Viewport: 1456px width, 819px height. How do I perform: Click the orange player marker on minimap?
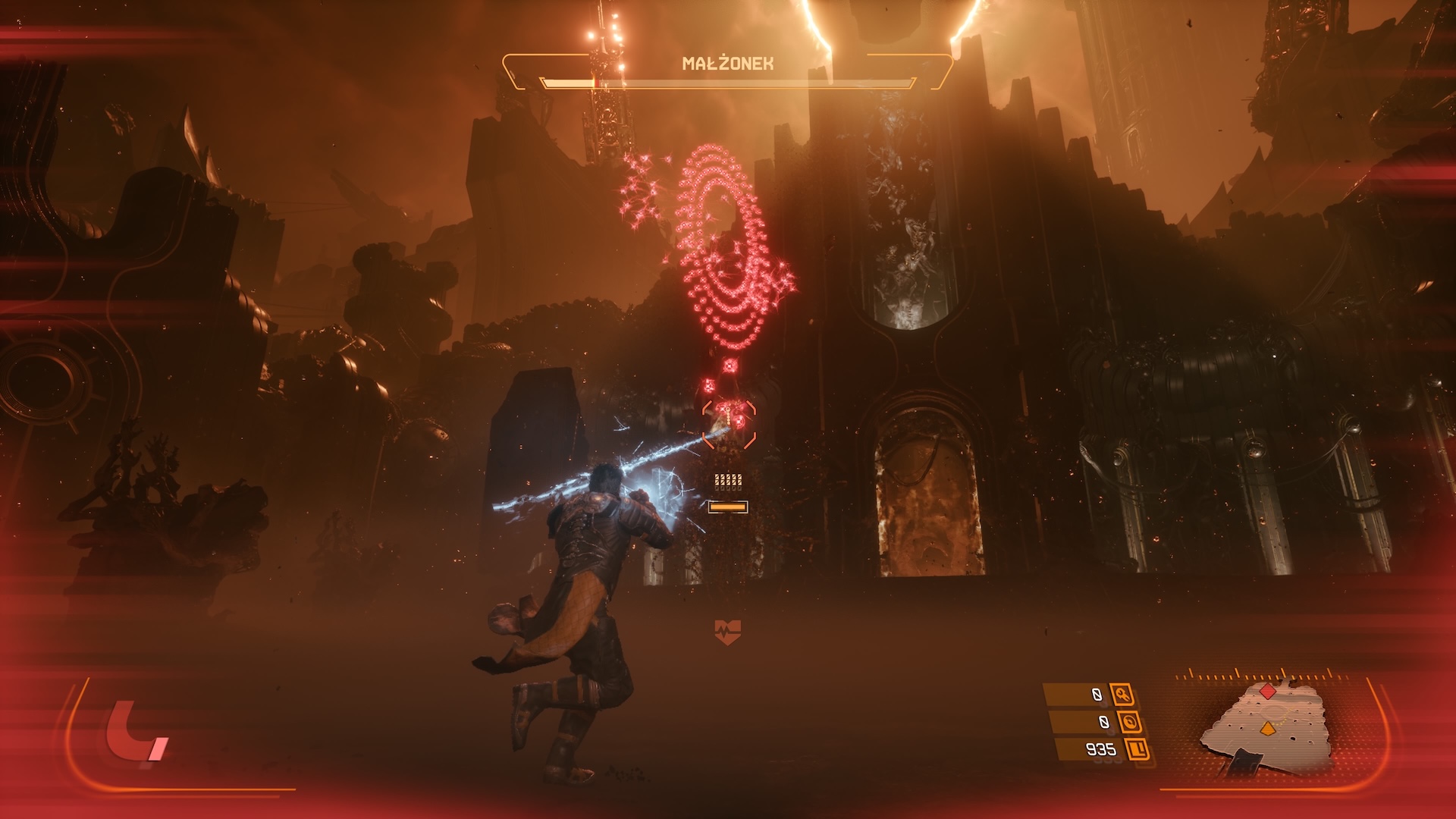1266,730
